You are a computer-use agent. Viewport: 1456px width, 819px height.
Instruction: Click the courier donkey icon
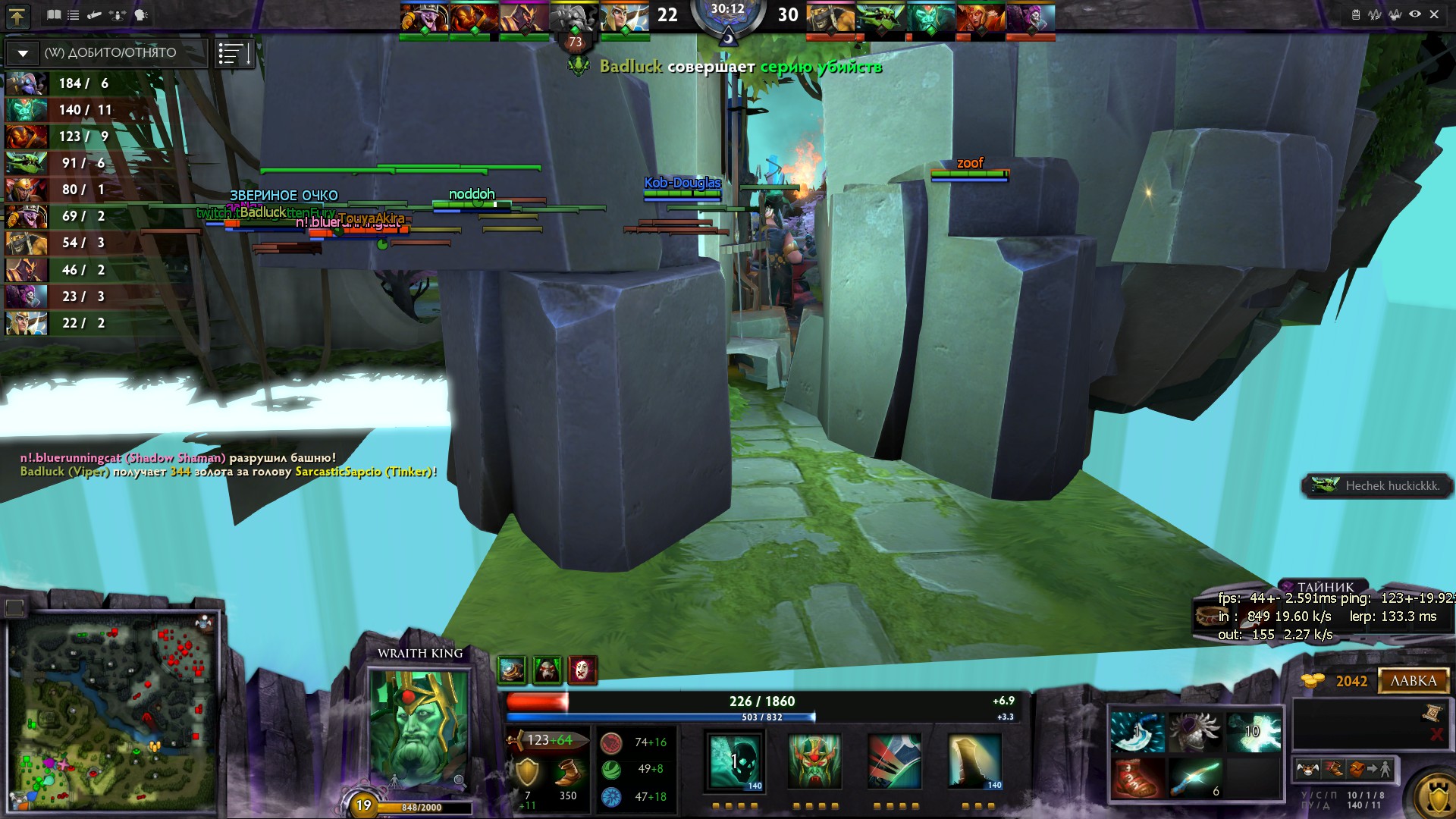(1308, 770)
